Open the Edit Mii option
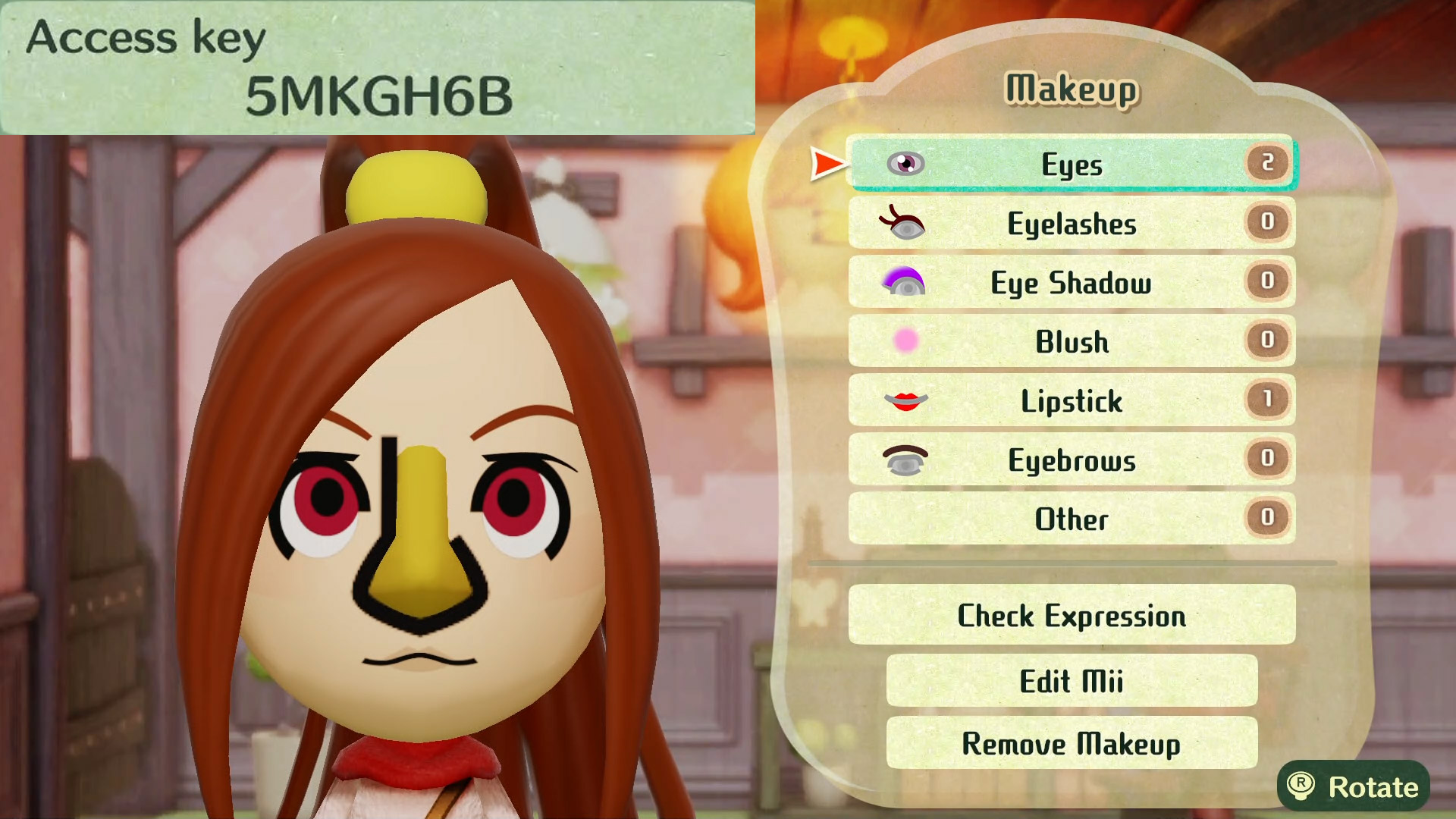The height and width of the screenshot is (819, 1456). click(x=1071, y=681)
